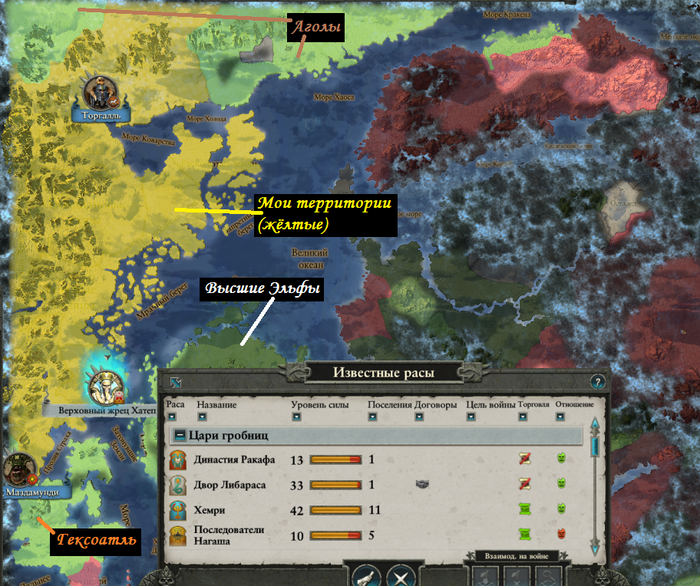Sort the list by Уровень силы column
Screen dimensions: 700x586
coord(297,418)
